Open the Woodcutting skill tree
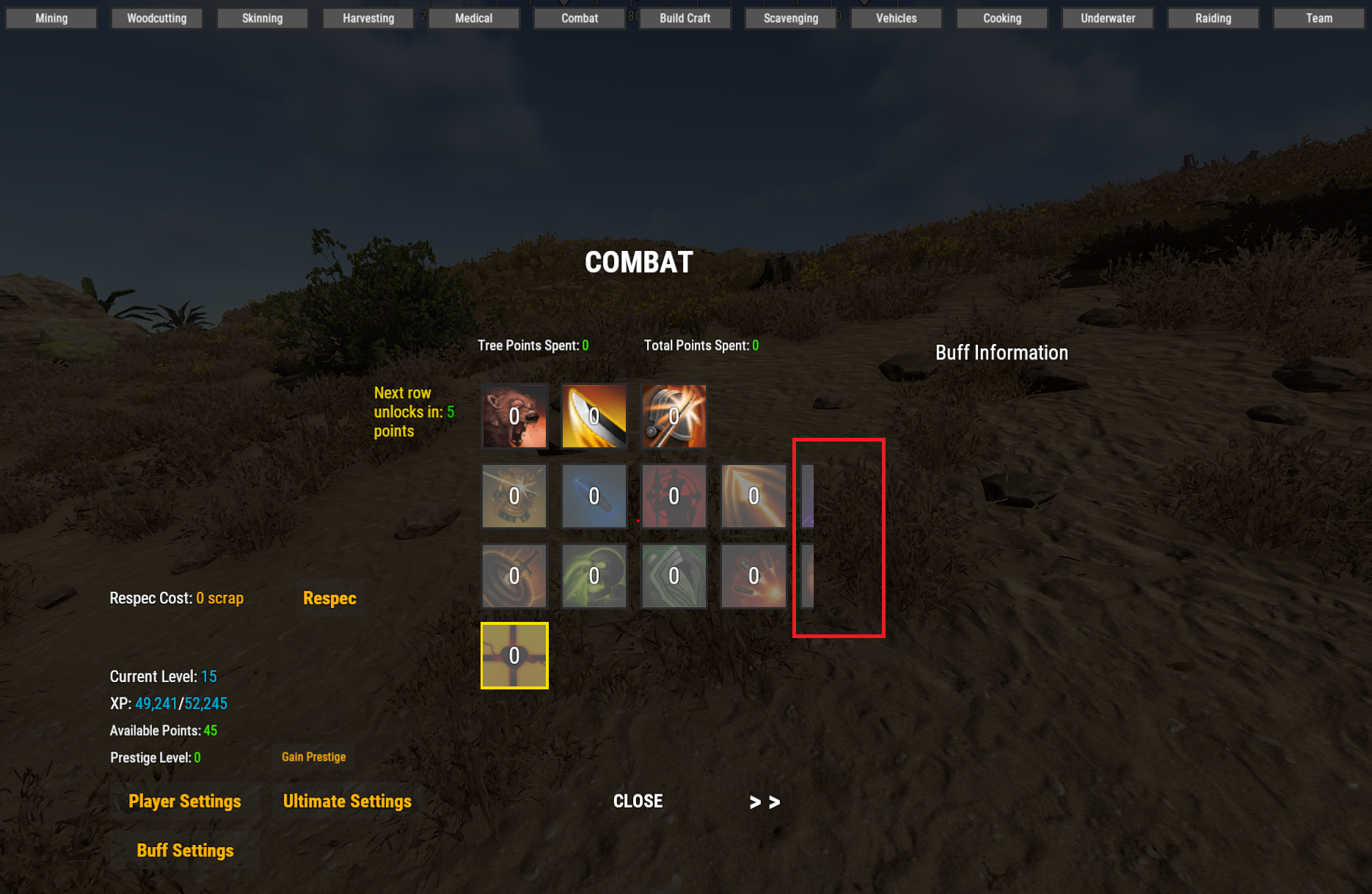Viewport: 1372px width, 894px height. point(156,18)
